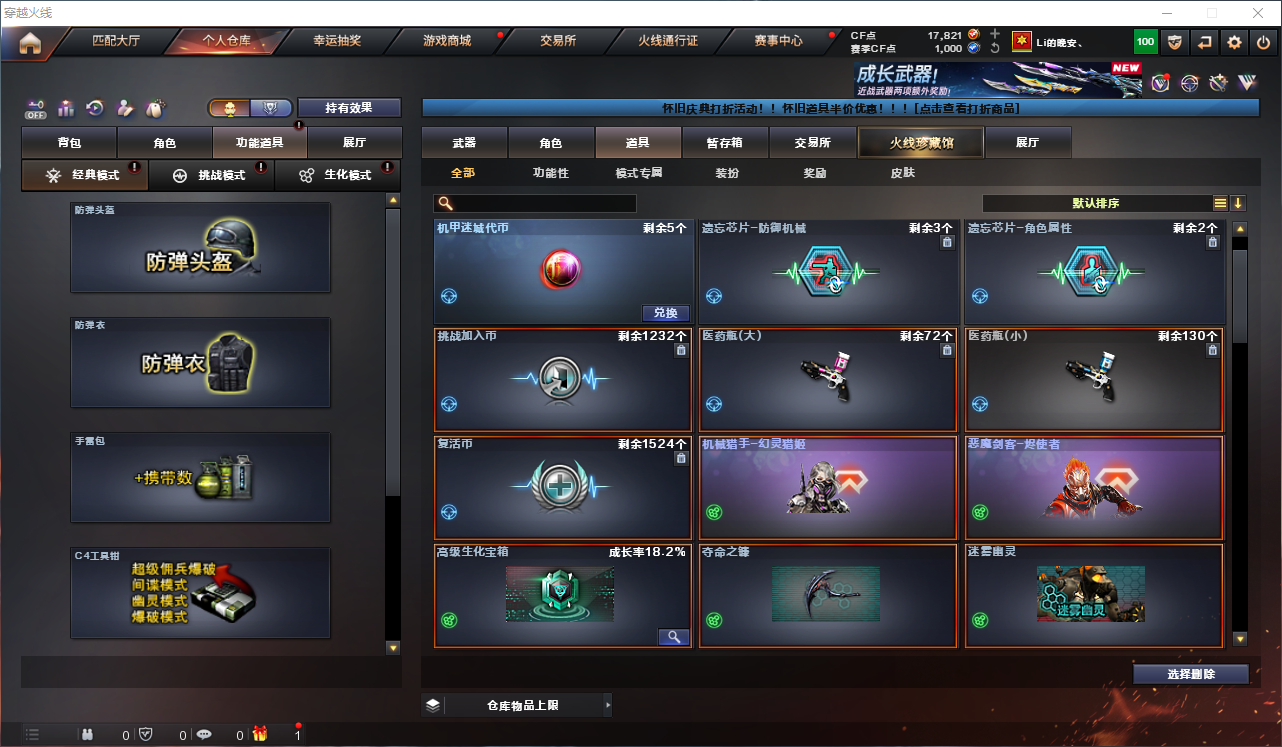The width and height of the screenshot is (1282, 747).
Task: Click the 选择删除 delete selection button
Action: click(x=1191, y=674)
